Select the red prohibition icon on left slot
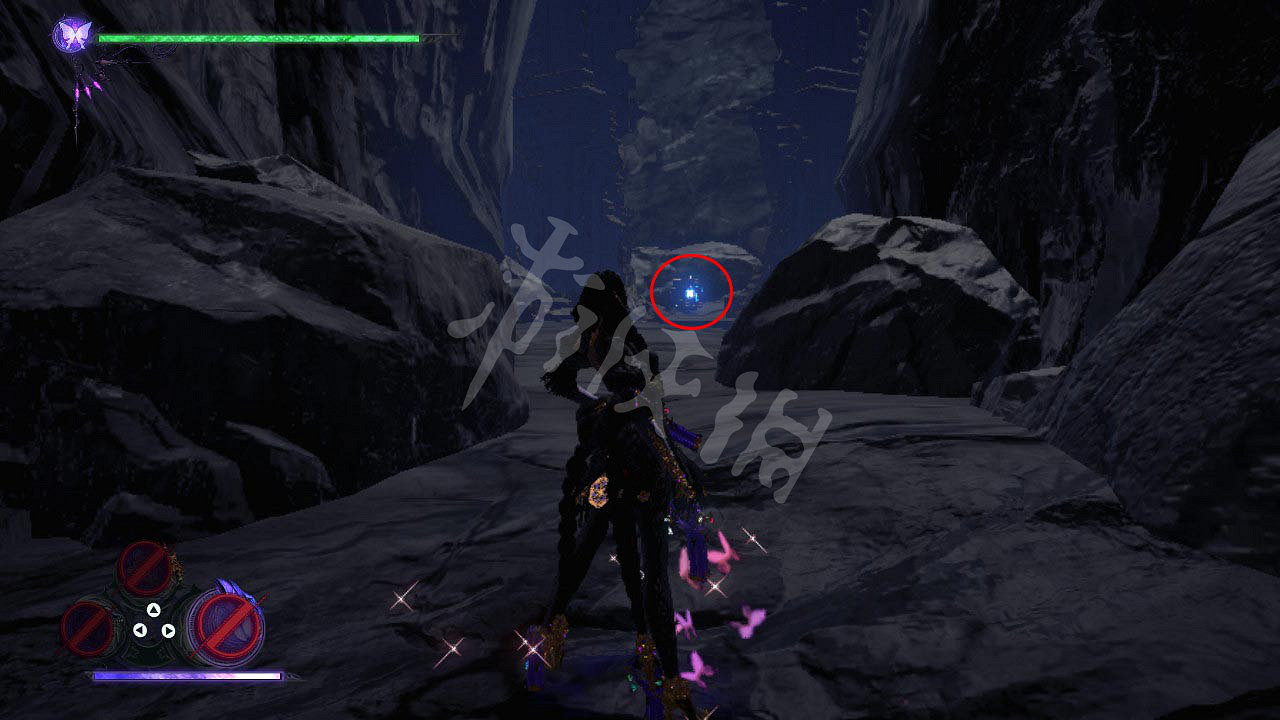The height and width of the screenshot is (720, 1280). (88, 629)
